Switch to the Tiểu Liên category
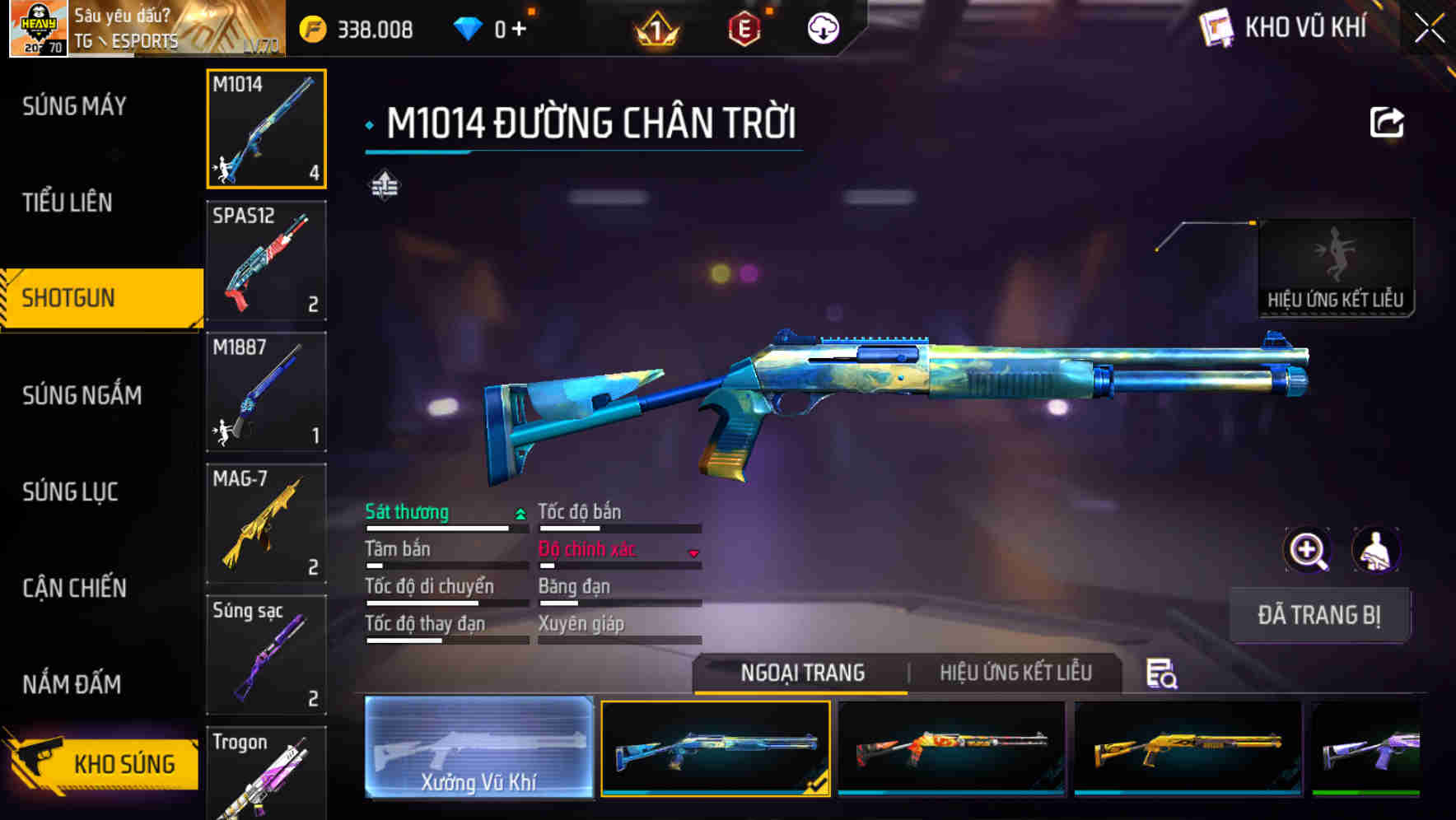Viewport: 1456px width, 820px height. (x=68, y=203)
